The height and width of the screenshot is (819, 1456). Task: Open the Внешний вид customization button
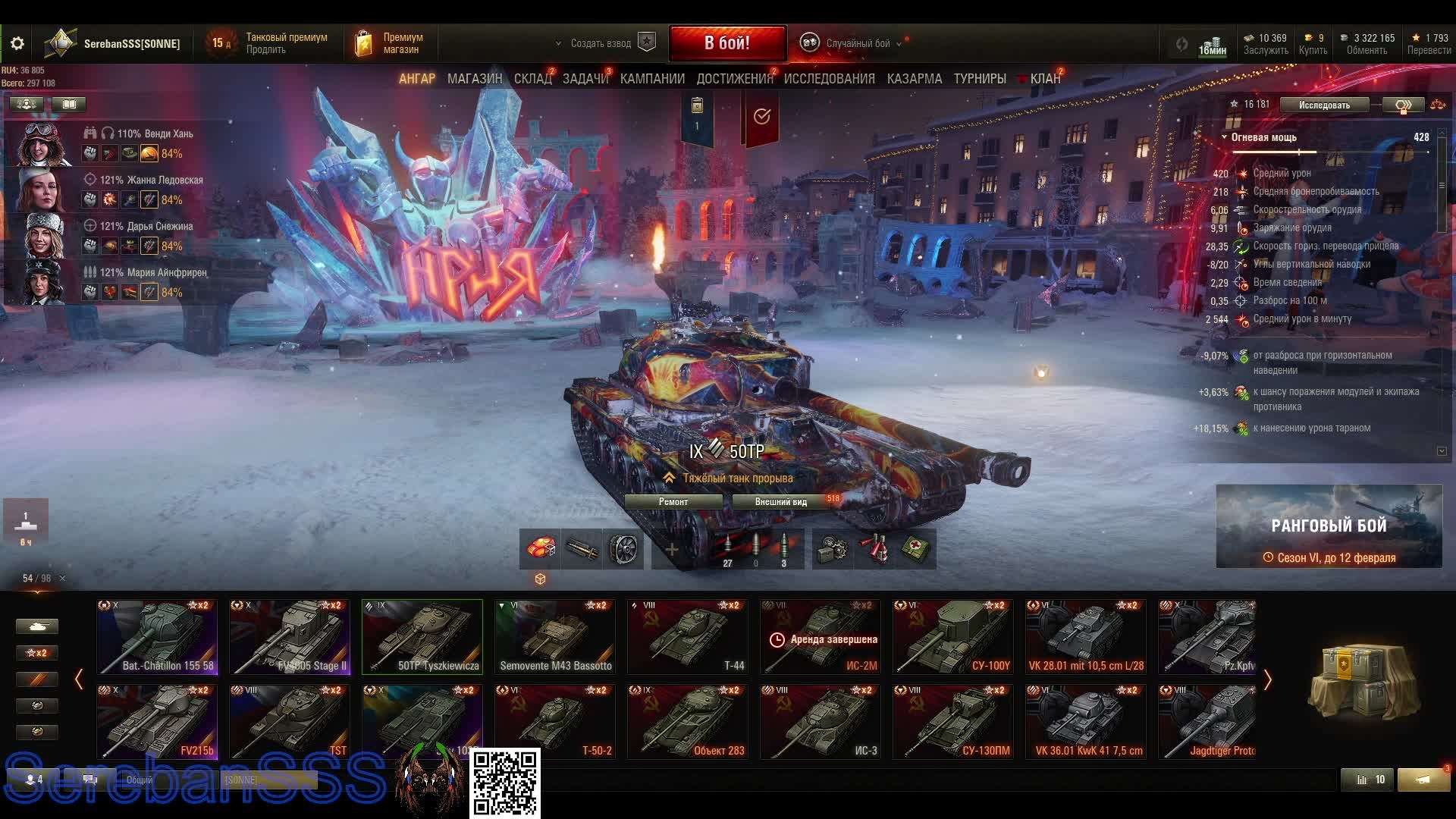(x=780, y=502)
